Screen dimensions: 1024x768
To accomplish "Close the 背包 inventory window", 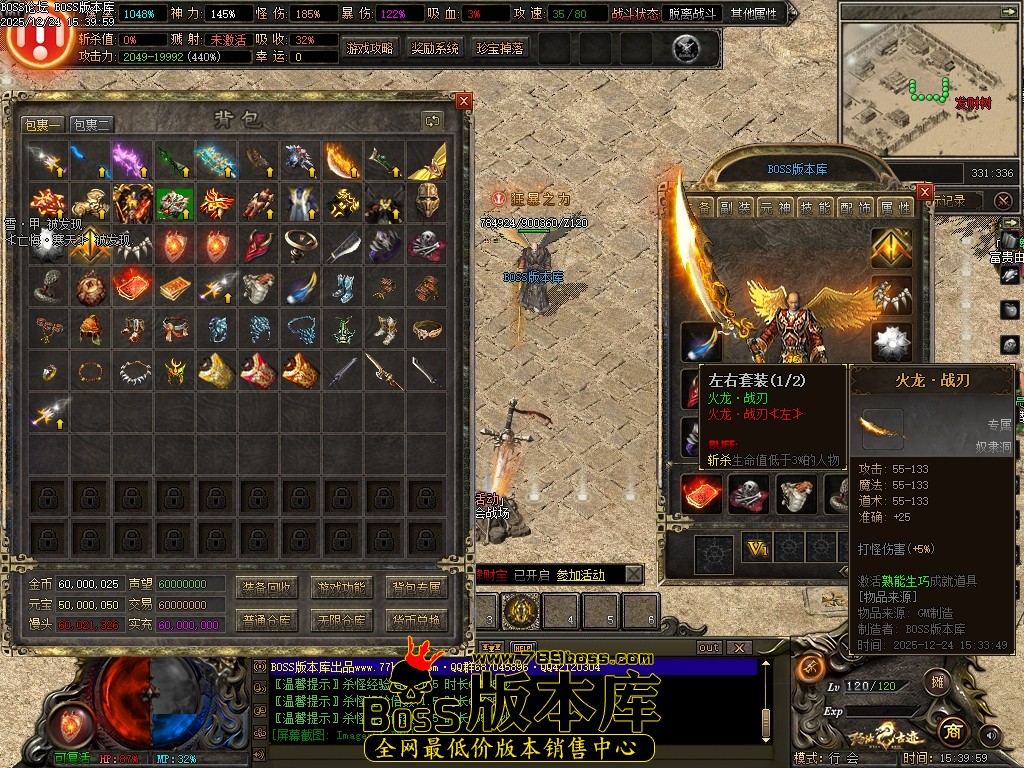I will click(x=463, y=101).
